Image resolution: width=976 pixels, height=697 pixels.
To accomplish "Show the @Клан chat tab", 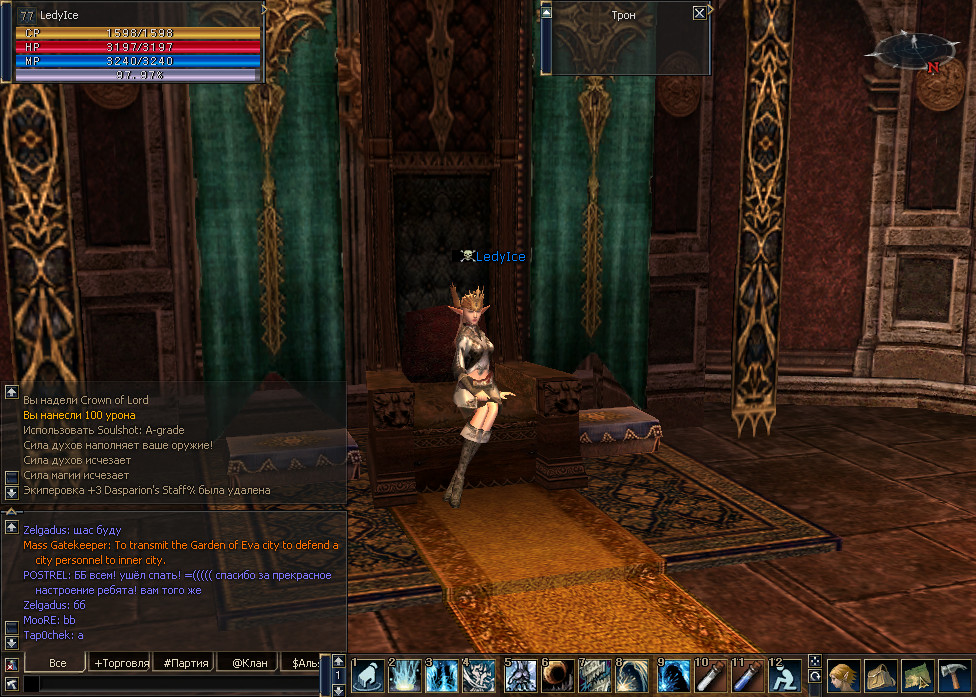I will [249, 663].
